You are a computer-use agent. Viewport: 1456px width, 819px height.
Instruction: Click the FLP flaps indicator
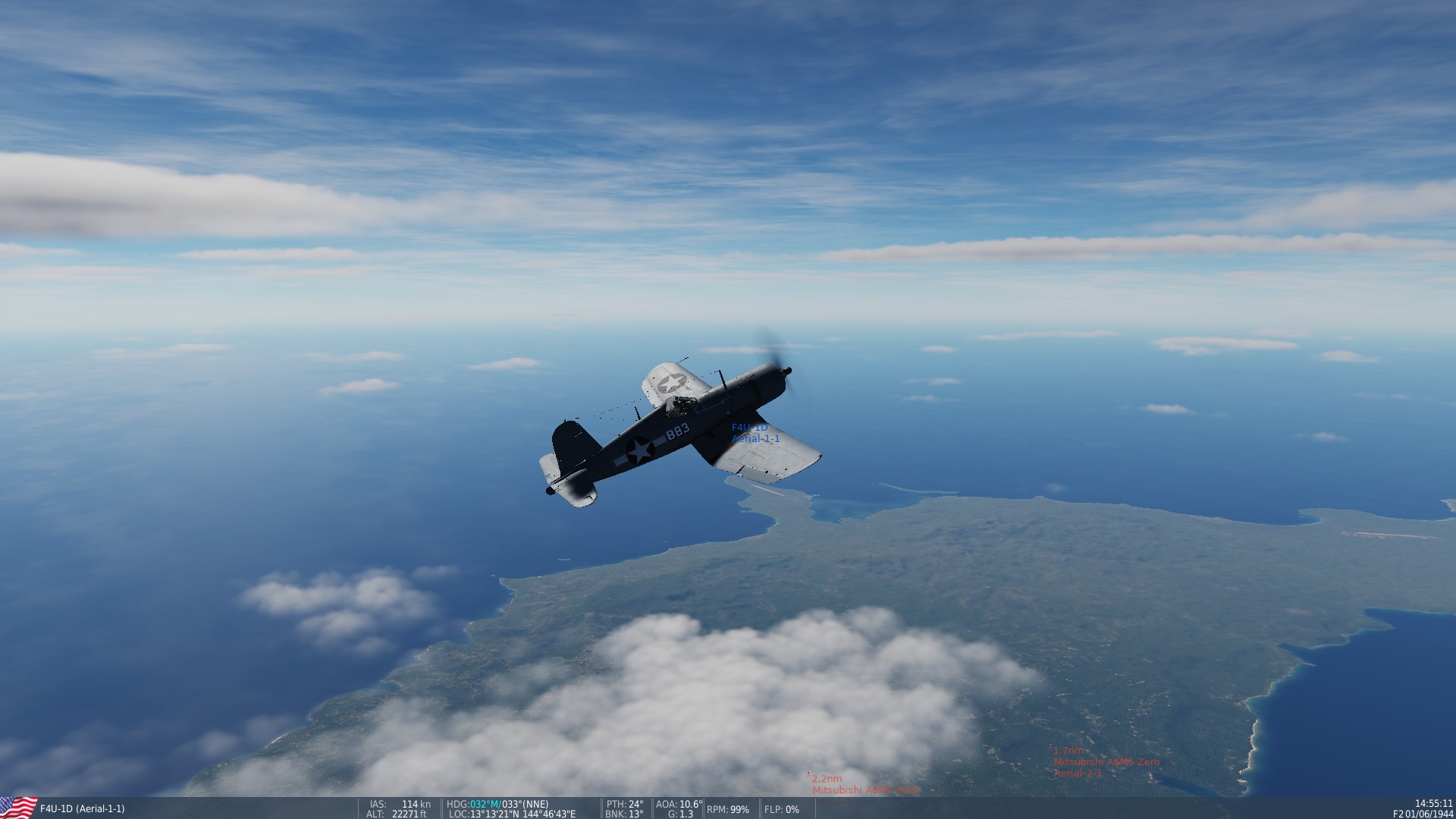782,810
